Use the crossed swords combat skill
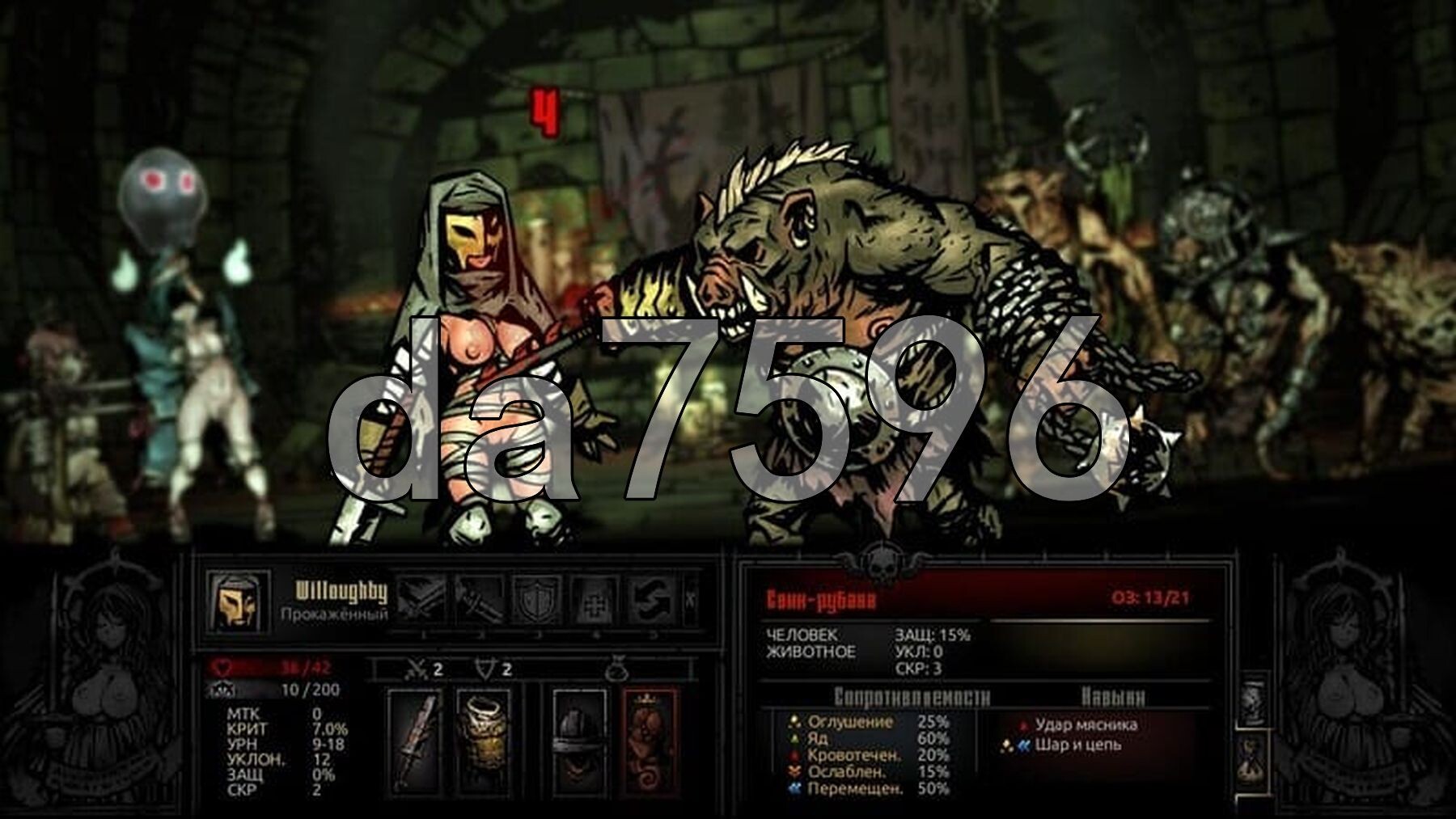Image resolution: width=1456 pixels, height=819 pixels. [421, 600]
